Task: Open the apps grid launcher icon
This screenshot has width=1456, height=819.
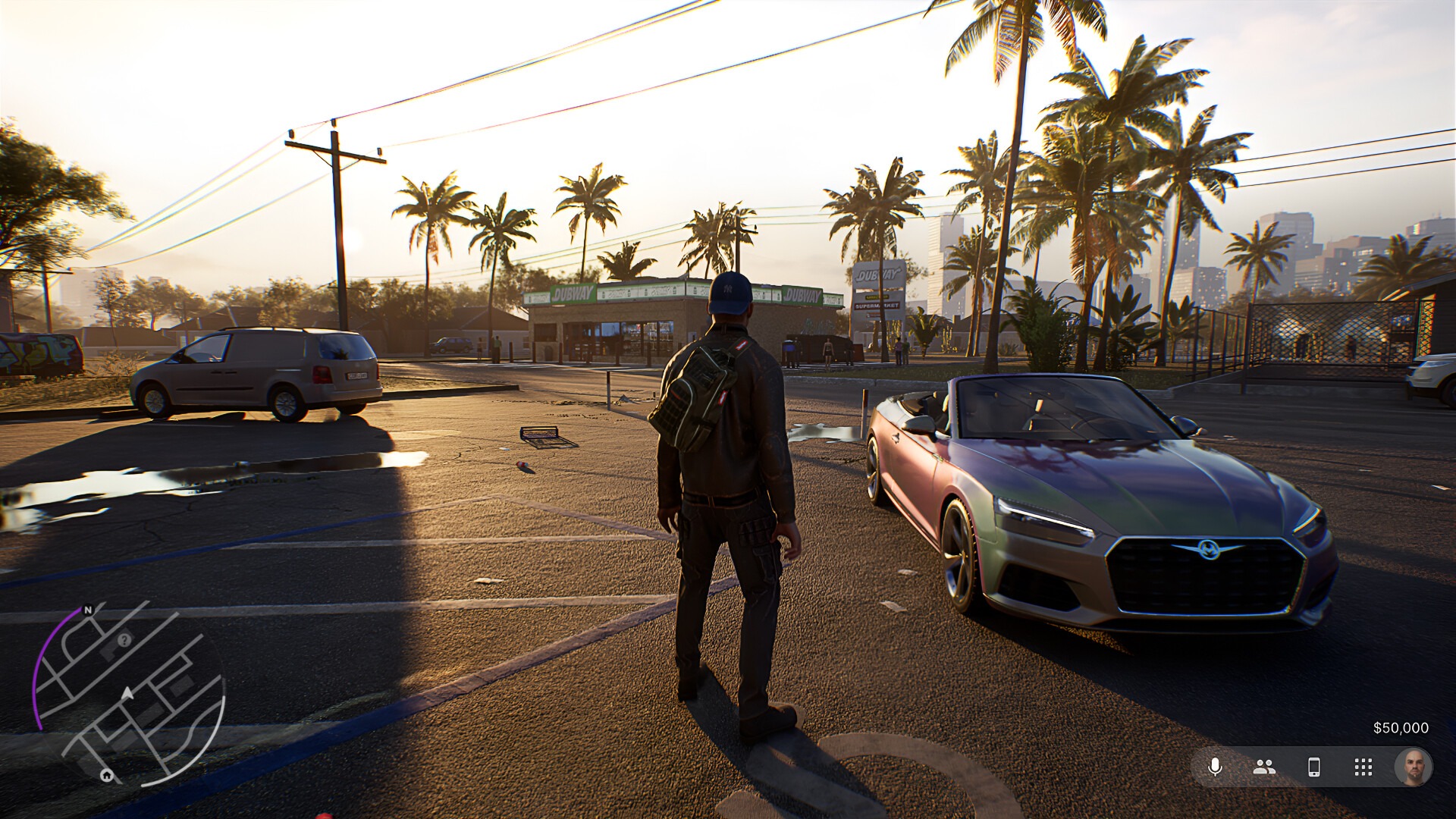Action: click(x=1363, y=767)
